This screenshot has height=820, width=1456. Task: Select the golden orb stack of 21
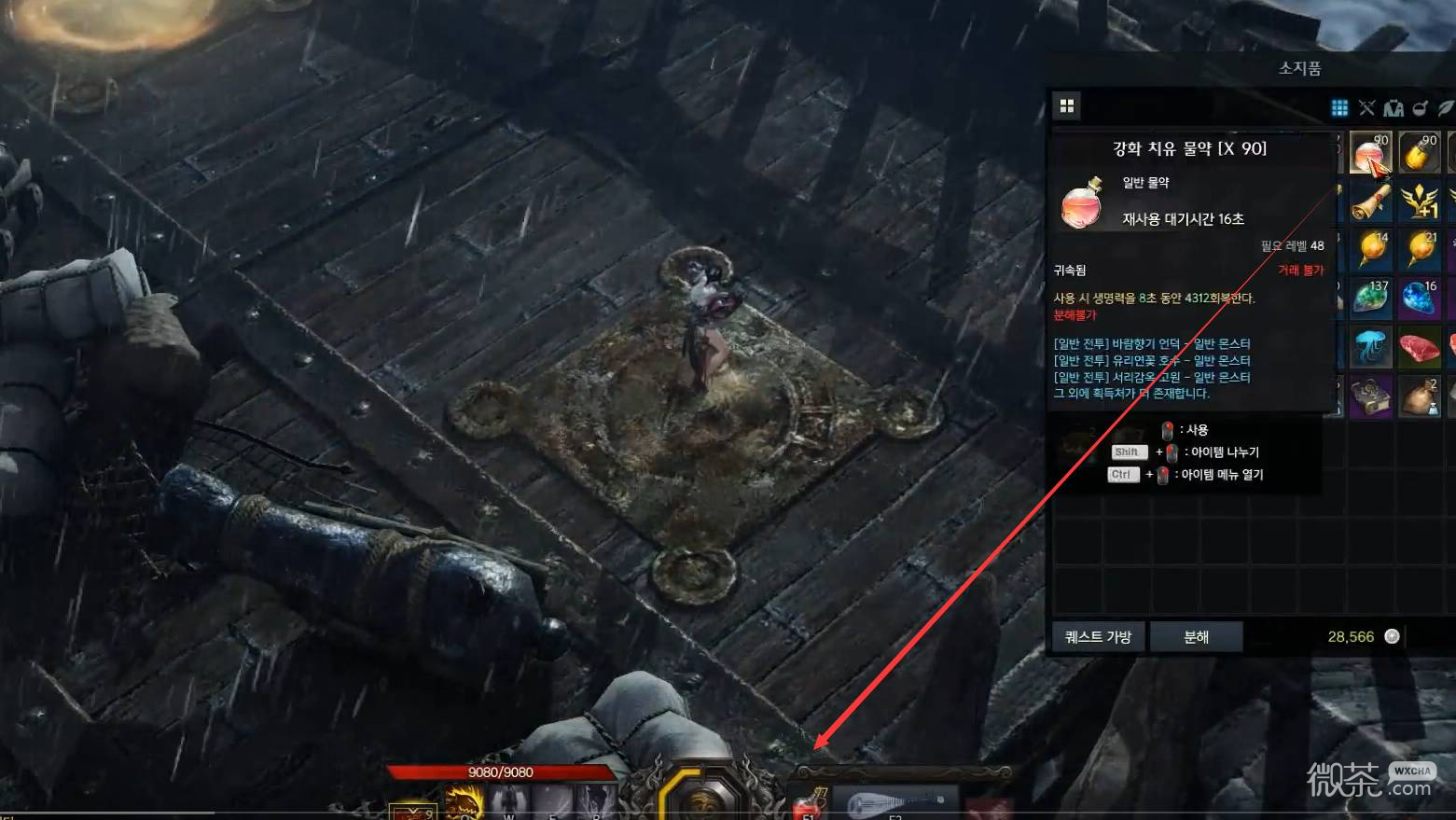(x=1419, y=250)
